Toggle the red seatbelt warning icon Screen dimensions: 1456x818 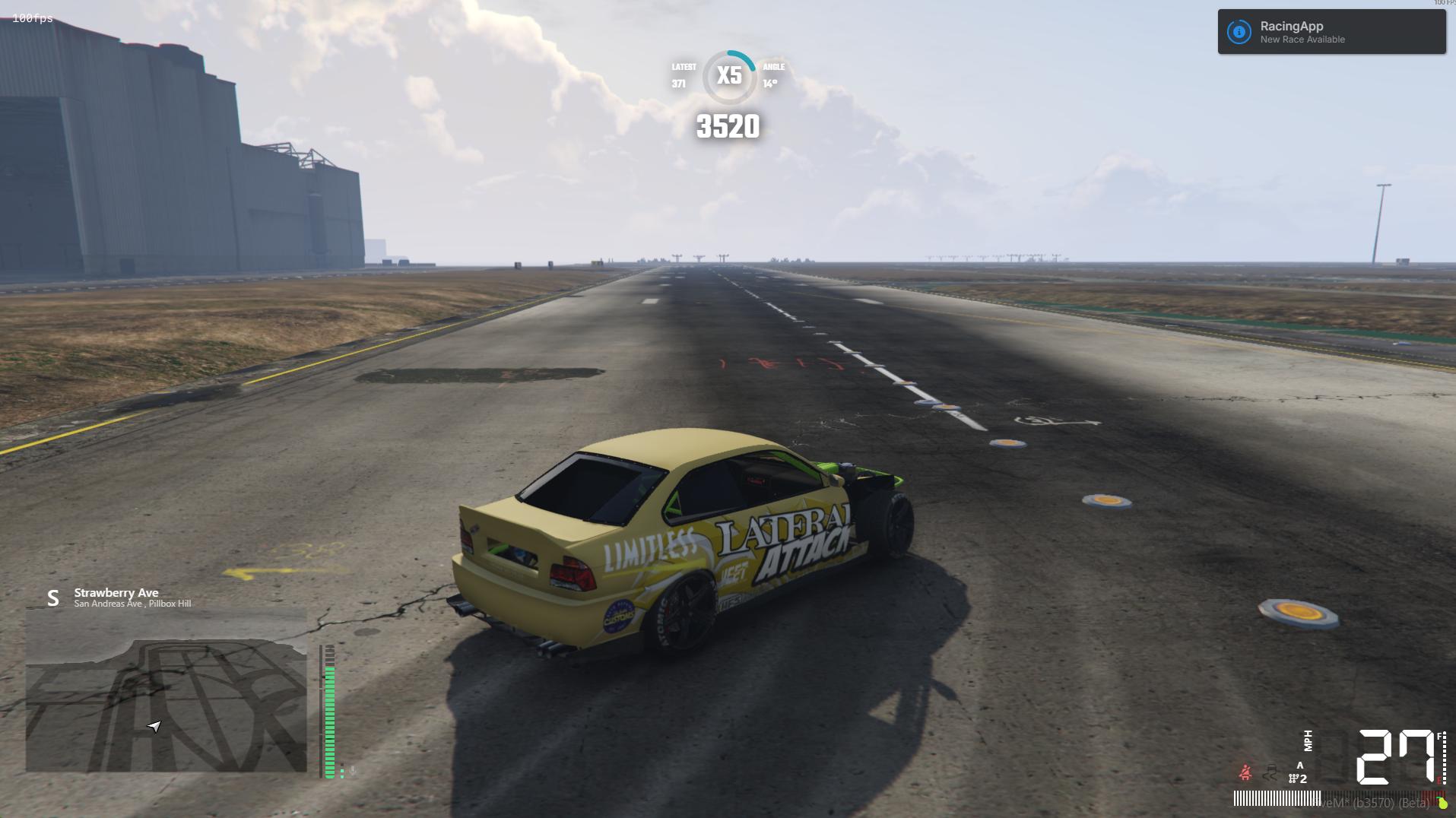(1245, 773)
